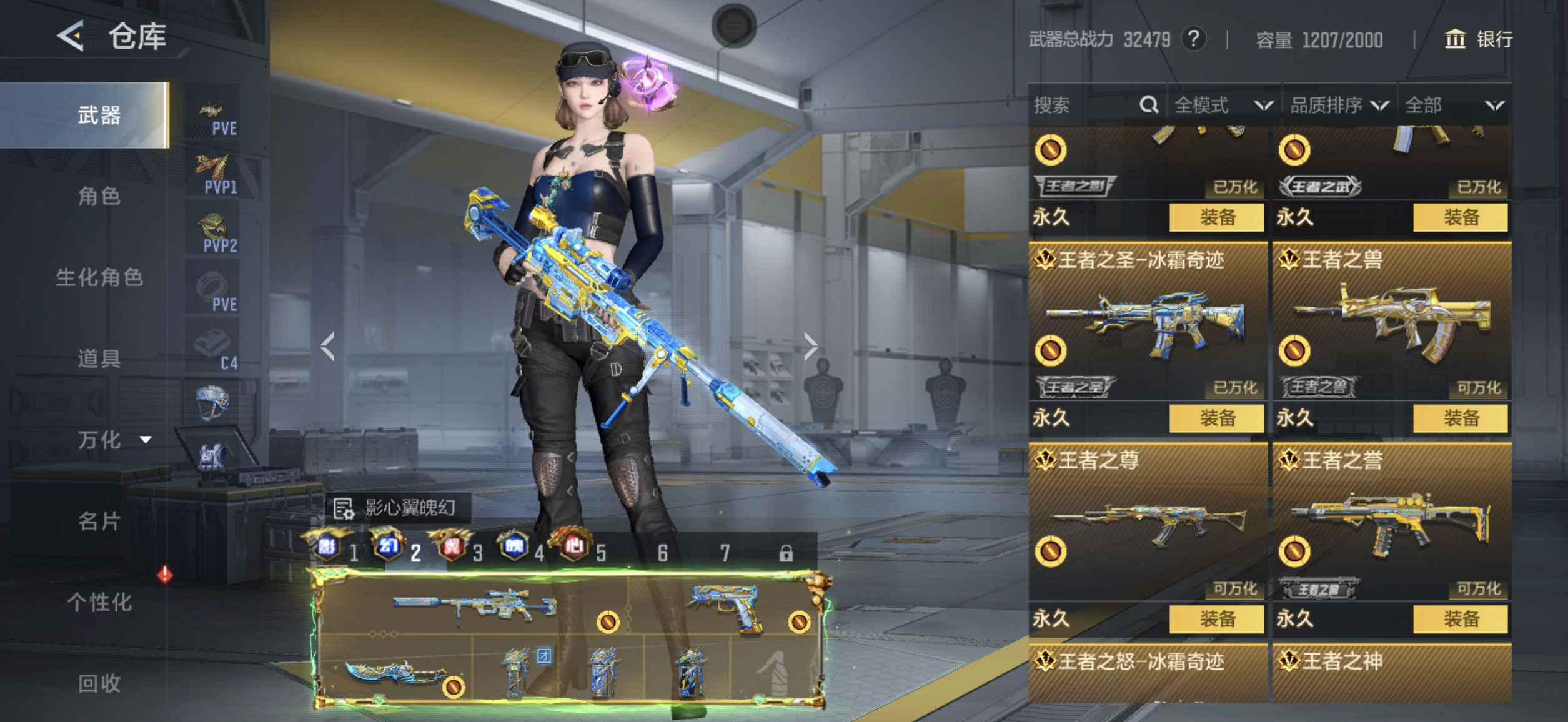Open the 全模式 mode dropdown
The height and width of the screenshot is (722, 1568).
tap(1222, 105)
